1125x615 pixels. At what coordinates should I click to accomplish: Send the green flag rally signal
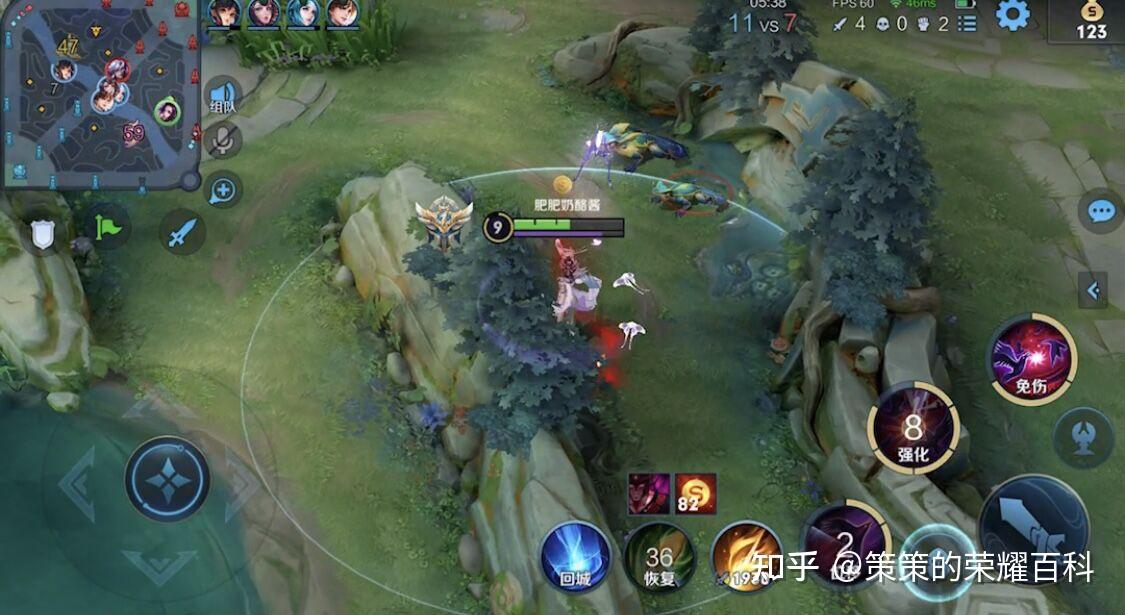point(108,228)
